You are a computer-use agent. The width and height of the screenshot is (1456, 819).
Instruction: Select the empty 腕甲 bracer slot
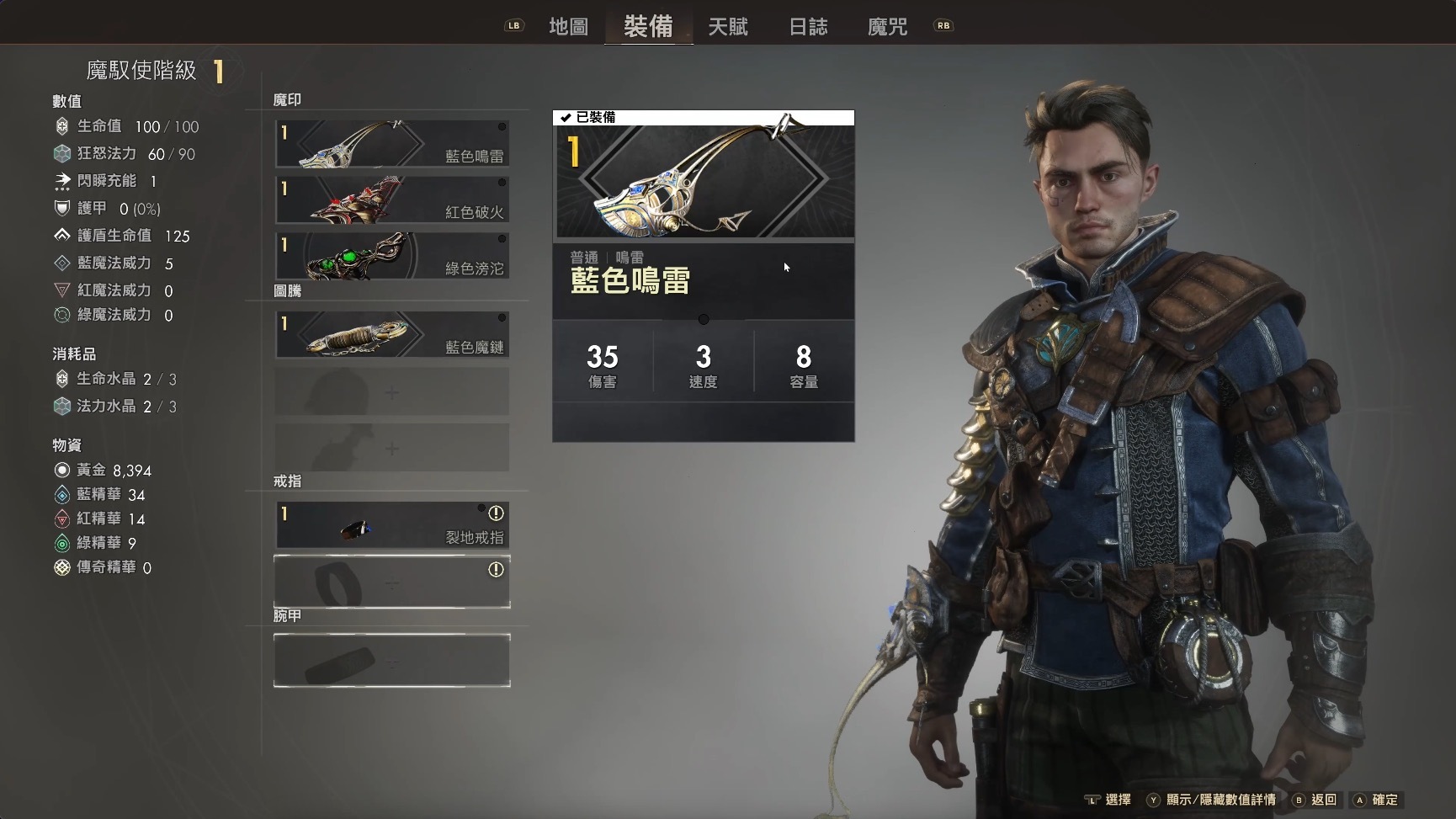(x=392, y=661)
